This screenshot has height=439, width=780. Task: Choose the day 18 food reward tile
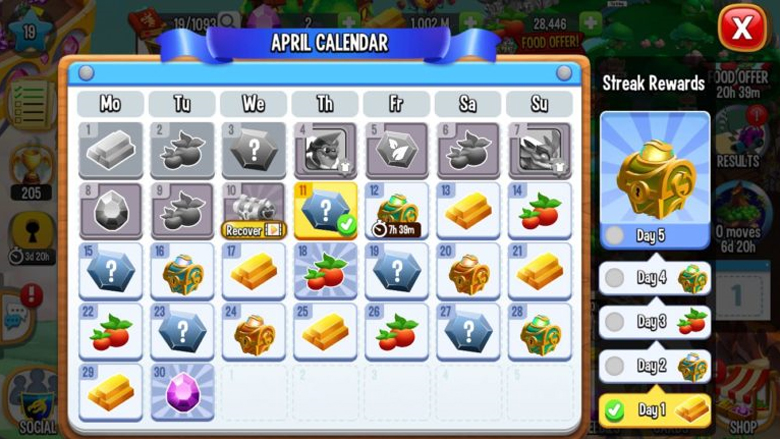(325, 271)
